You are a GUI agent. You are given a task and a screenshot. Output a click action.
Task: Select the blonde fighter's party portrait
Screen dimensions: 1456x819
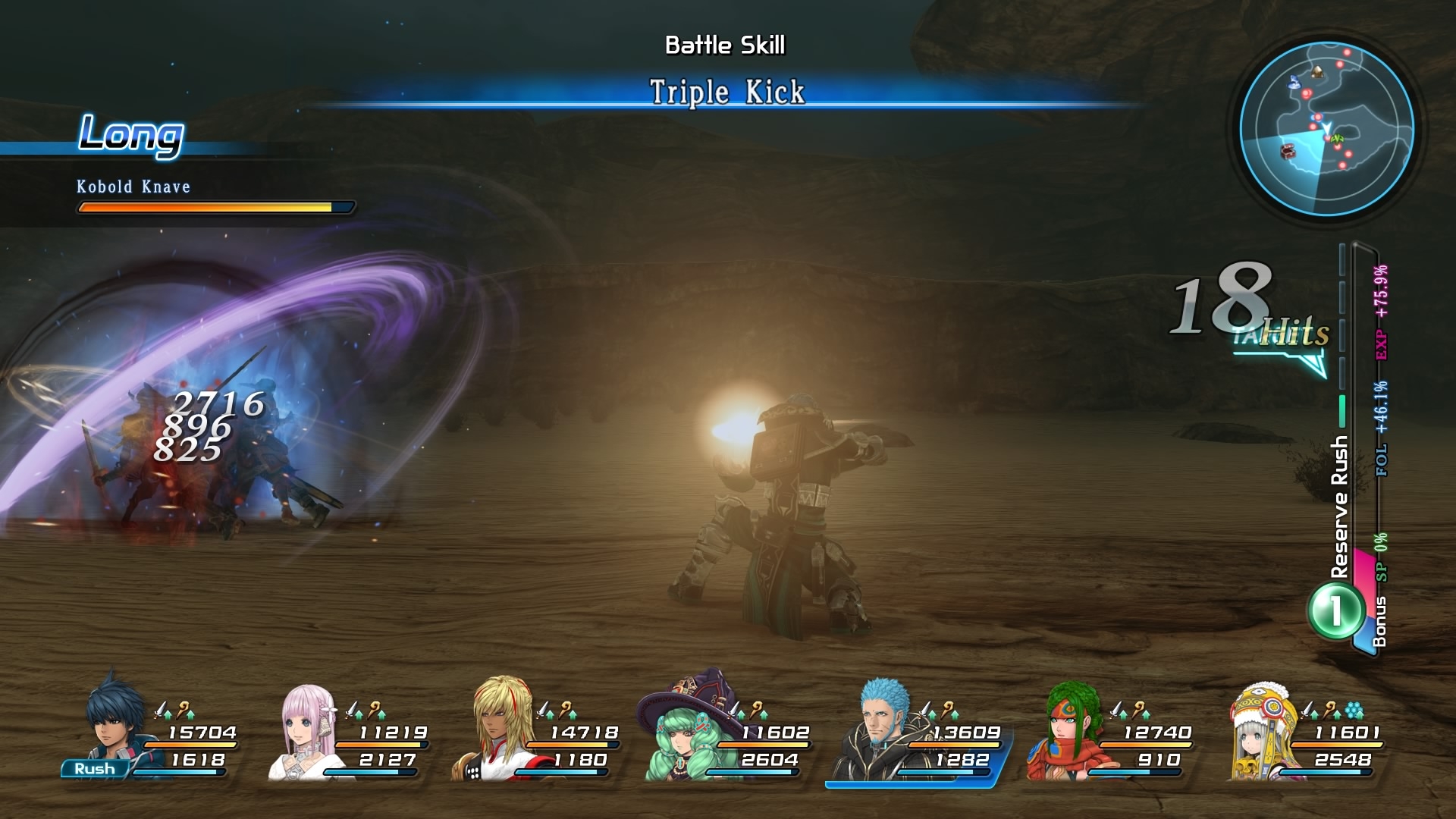point(498,726)
